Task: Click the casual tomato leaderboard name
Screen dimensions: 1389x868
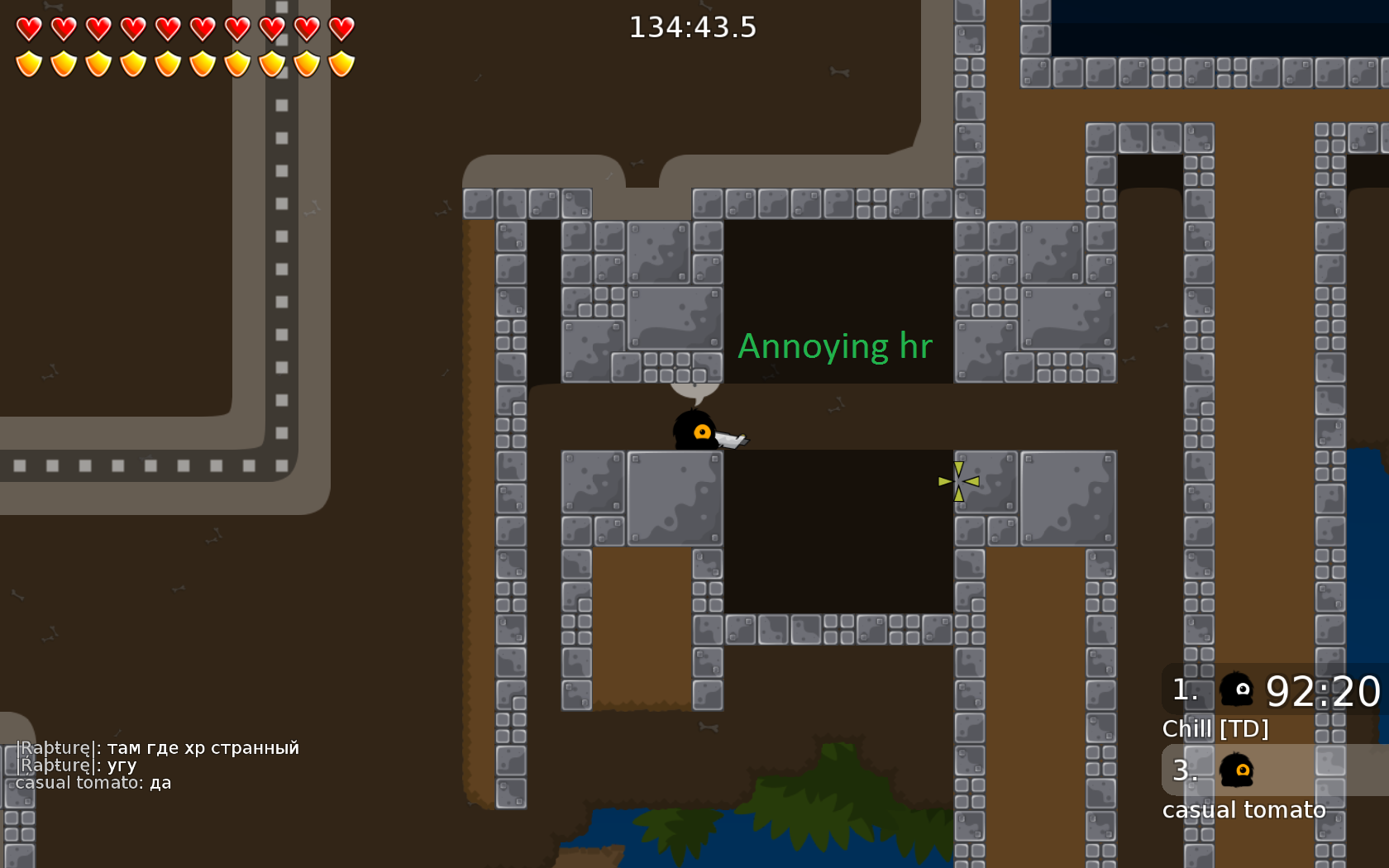Action: 1244,809
